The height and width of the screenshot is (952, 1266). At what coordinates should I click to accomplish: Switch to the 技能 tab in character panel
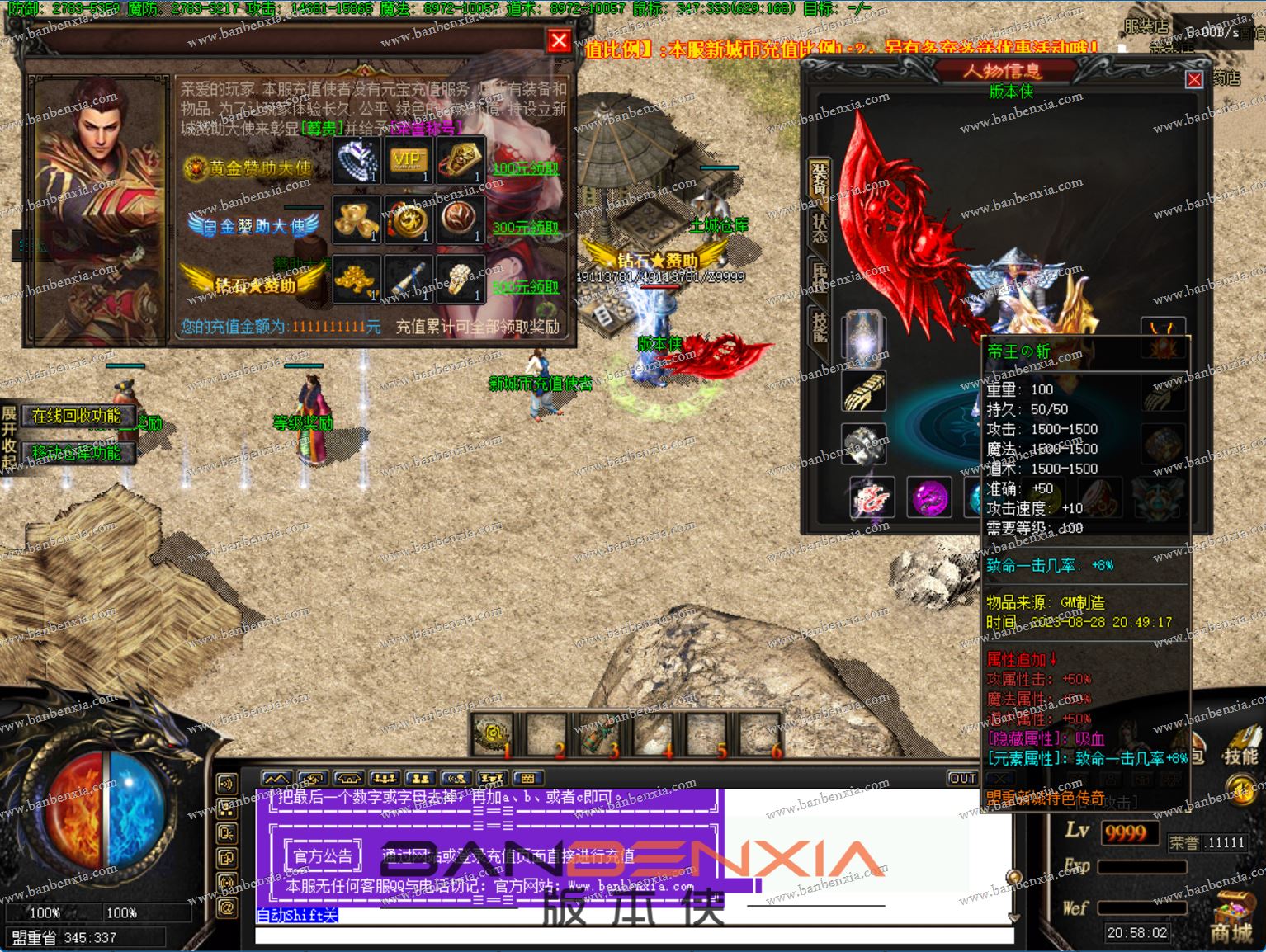[x=820, y=328]
